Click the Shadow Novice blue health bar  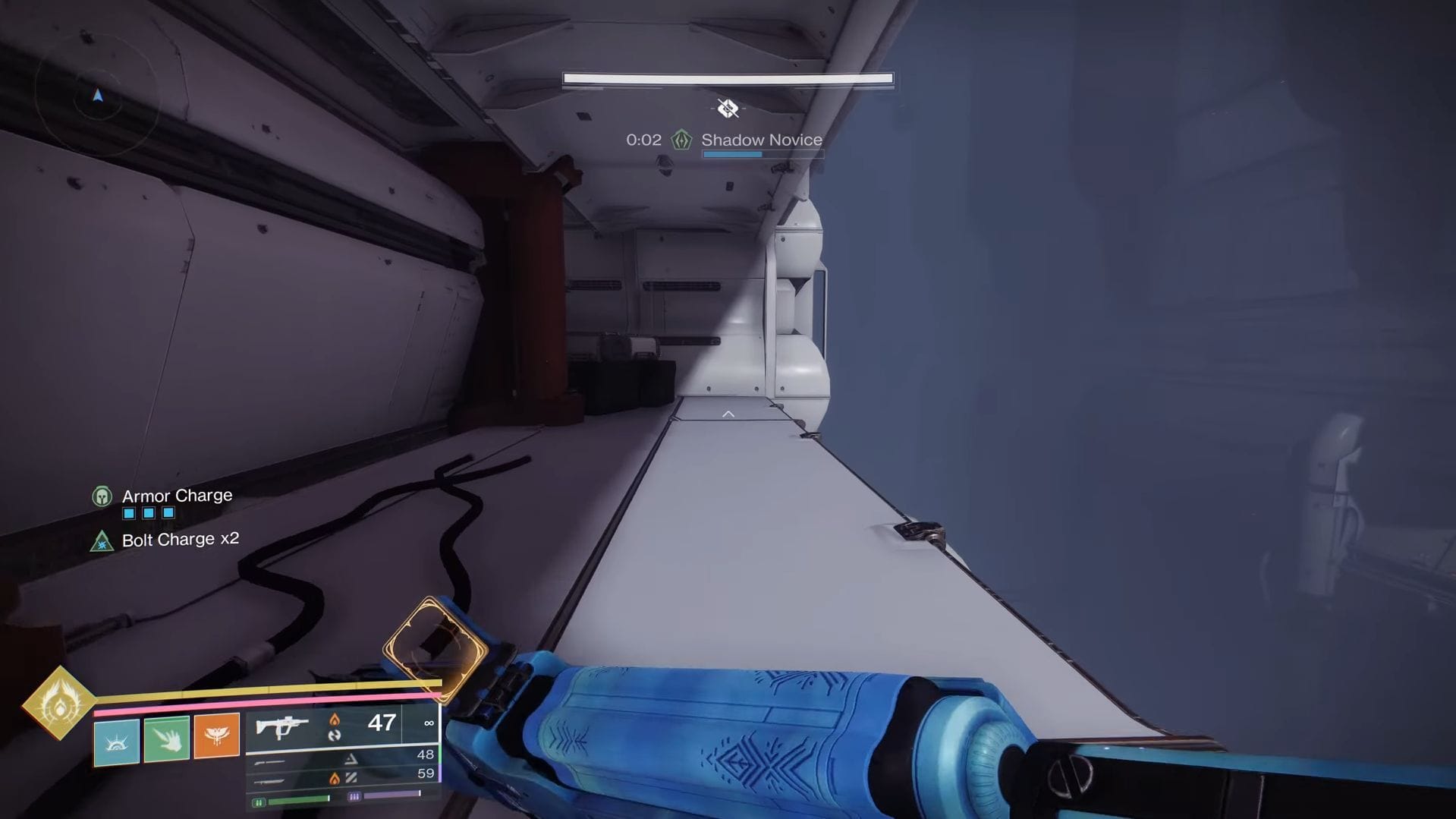click(x=732, y=154)
